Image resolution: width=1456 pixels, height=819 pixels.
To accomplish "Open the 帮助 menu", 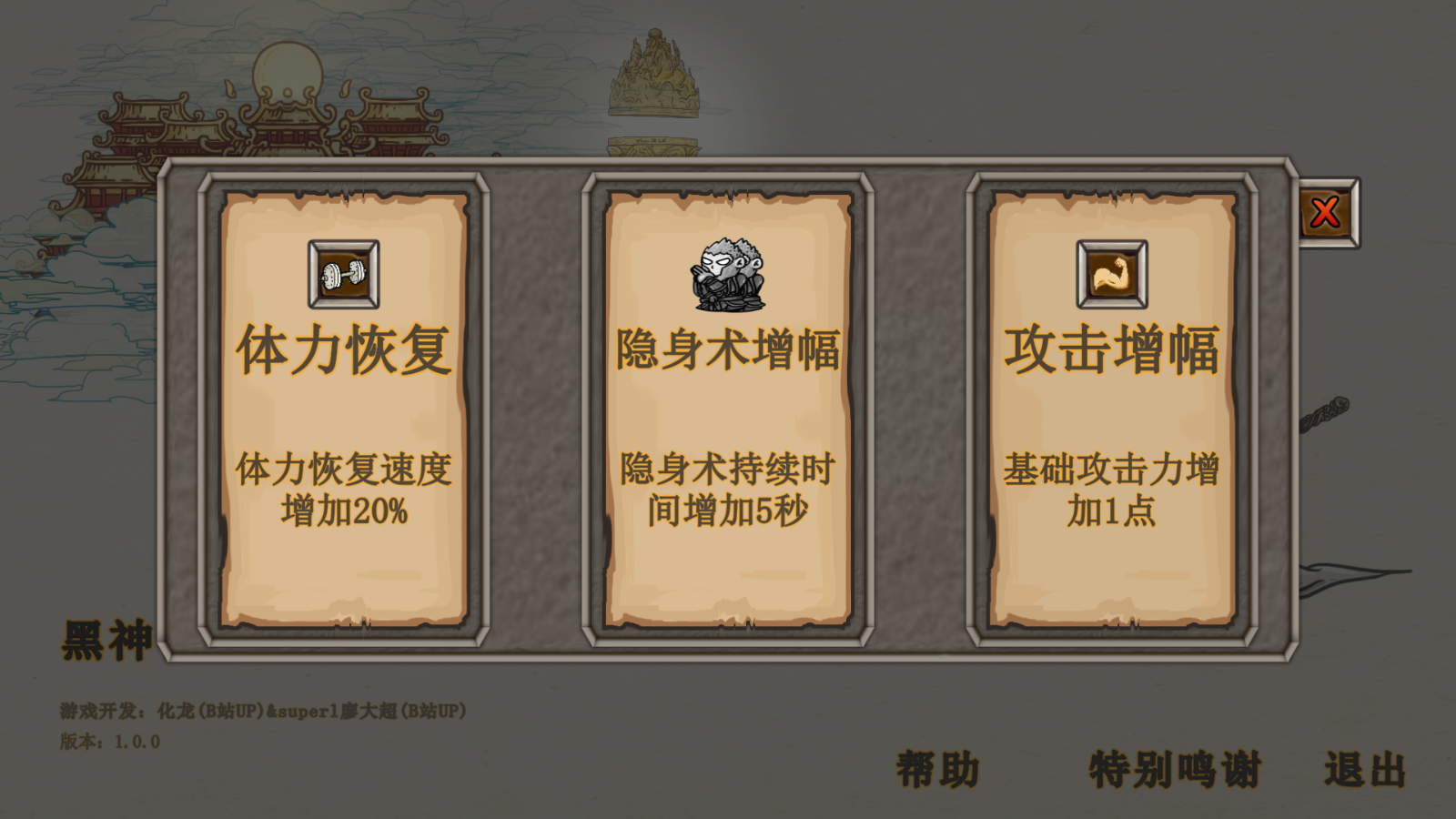I will (x=937, y=769).
